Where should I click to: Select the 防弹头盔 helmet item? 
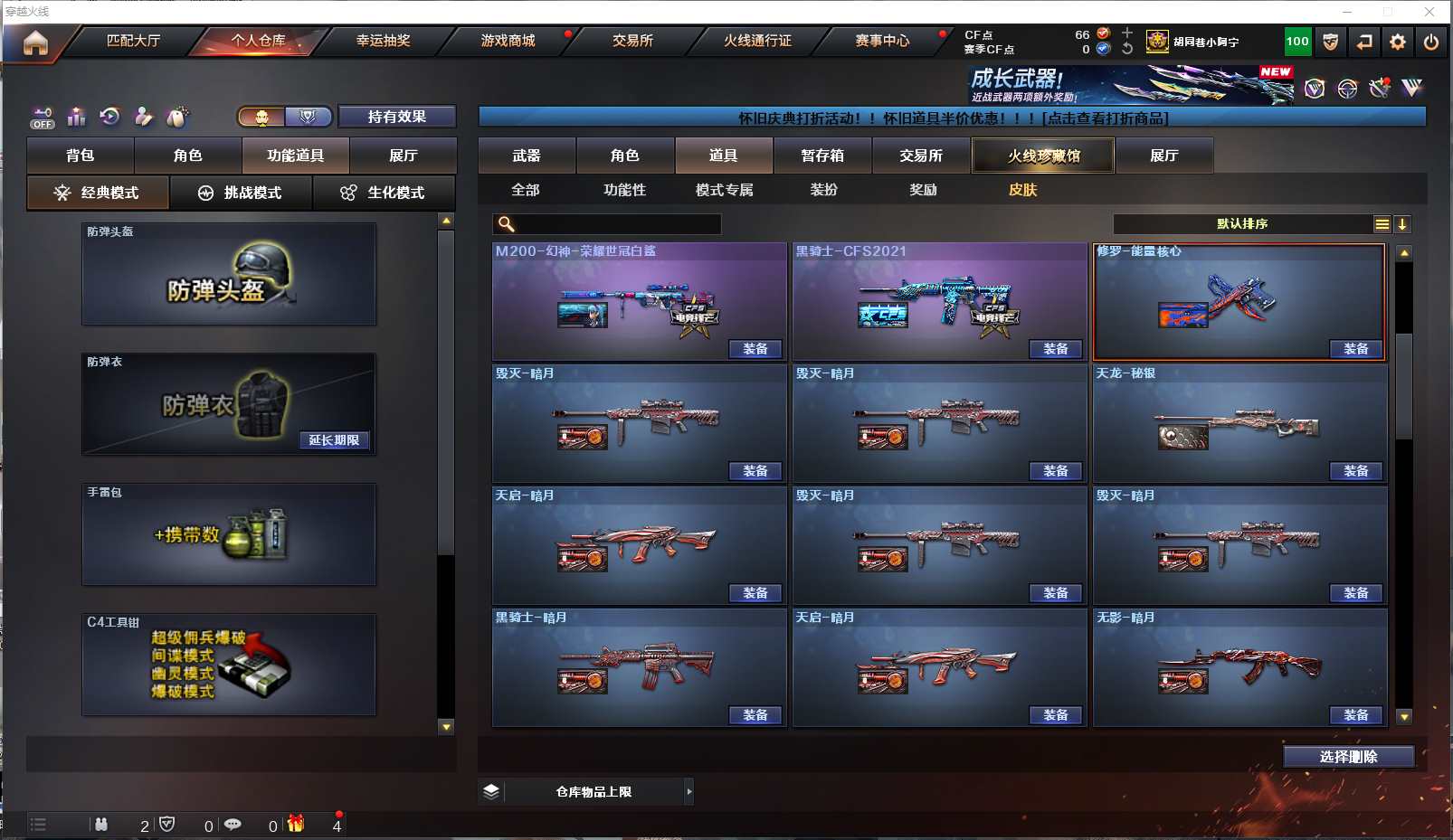229,274
